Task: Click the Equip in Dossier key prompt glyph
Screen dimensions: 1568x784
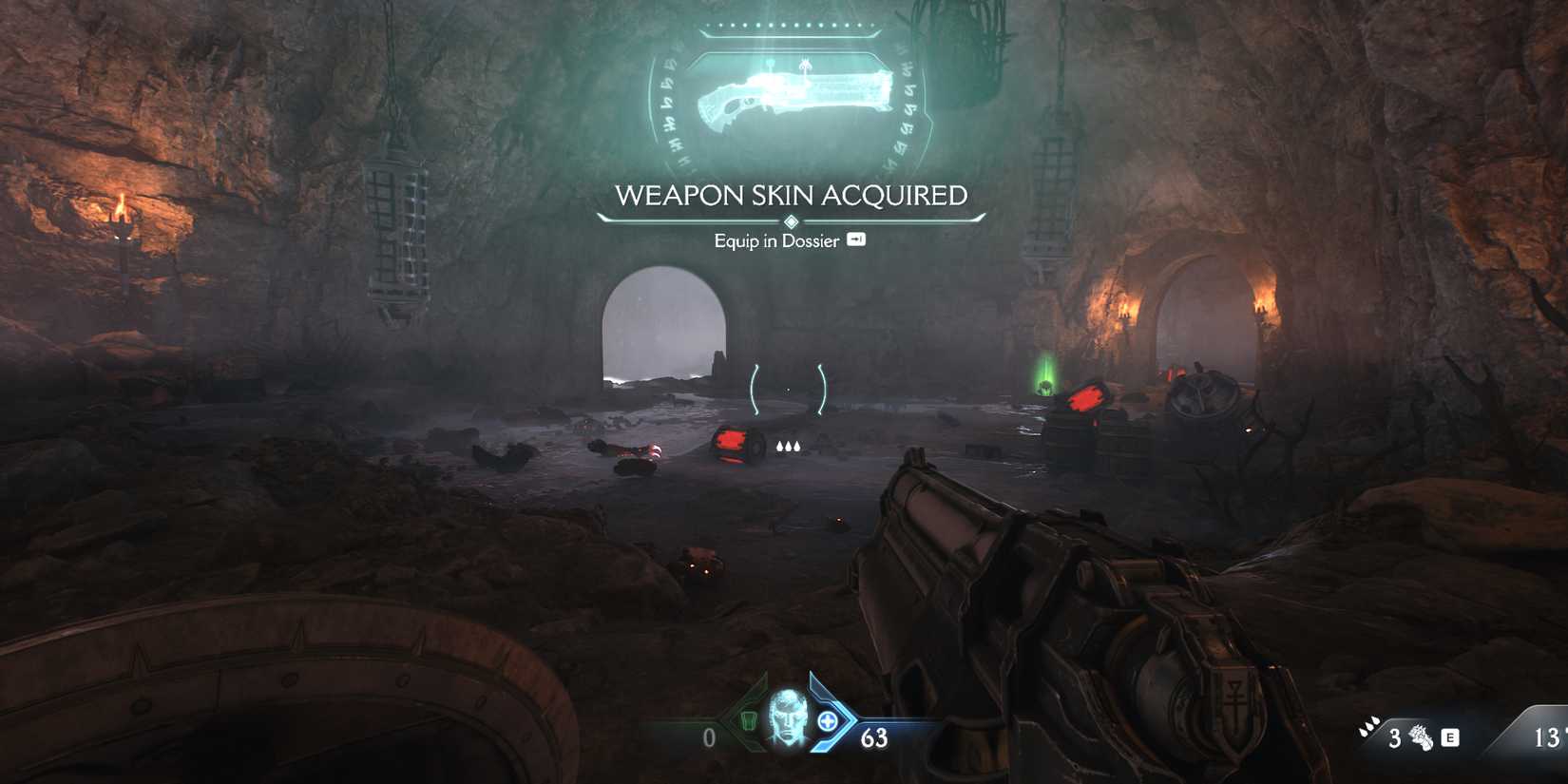Action: pos(858,241)
